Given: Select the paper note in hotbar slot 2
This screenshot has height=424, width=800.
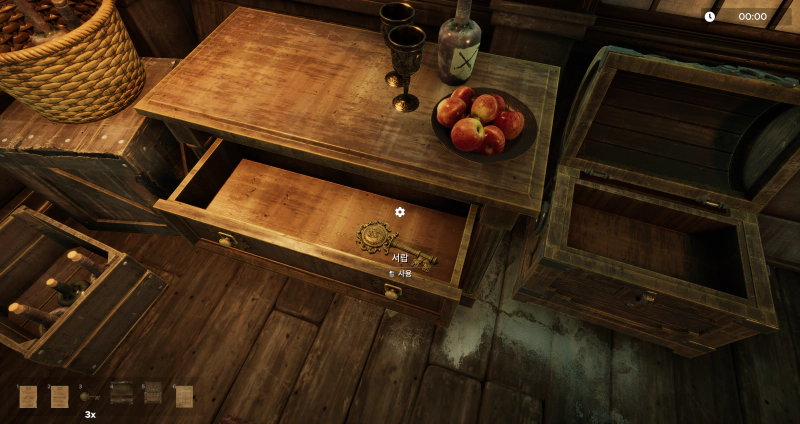Looking at the screenshot, I should pos(60,397).
